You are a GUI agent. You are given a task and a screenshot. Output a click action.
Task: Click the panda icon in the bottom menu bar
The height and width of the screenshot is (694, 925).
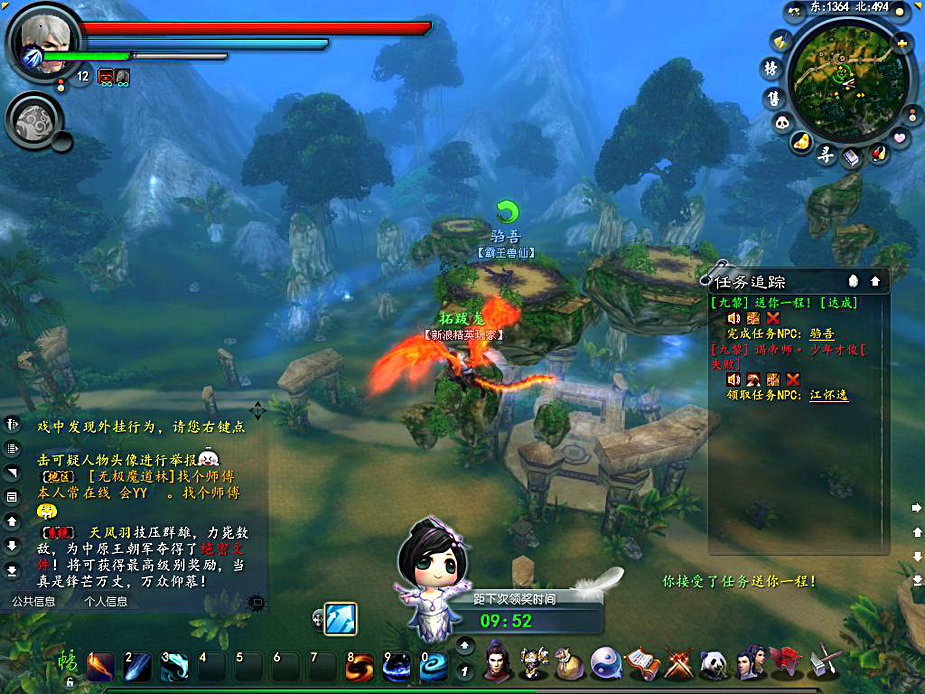pyautogui.click(x=712, y=663)
